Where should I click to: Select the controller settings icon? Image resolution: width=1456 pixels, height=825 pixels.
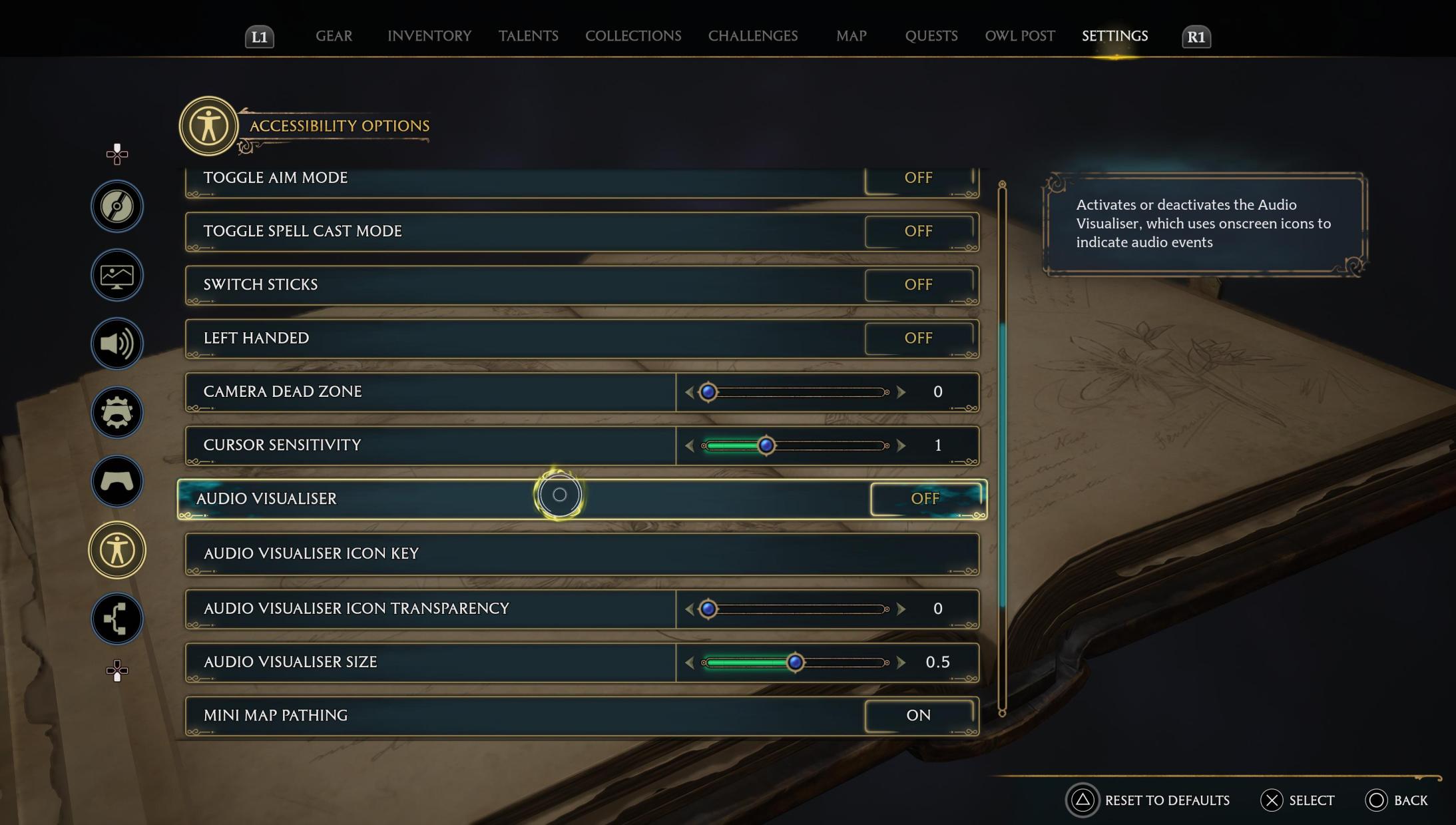117,481
